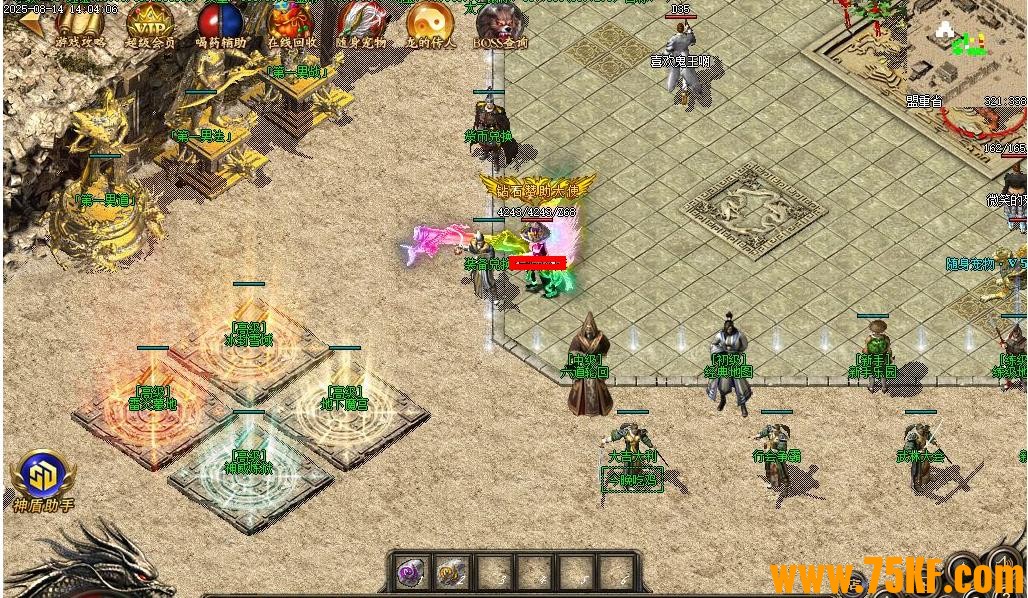
Task: Use the golden swirl item in hotbar slot 2
Action: (x=452, y=573)
